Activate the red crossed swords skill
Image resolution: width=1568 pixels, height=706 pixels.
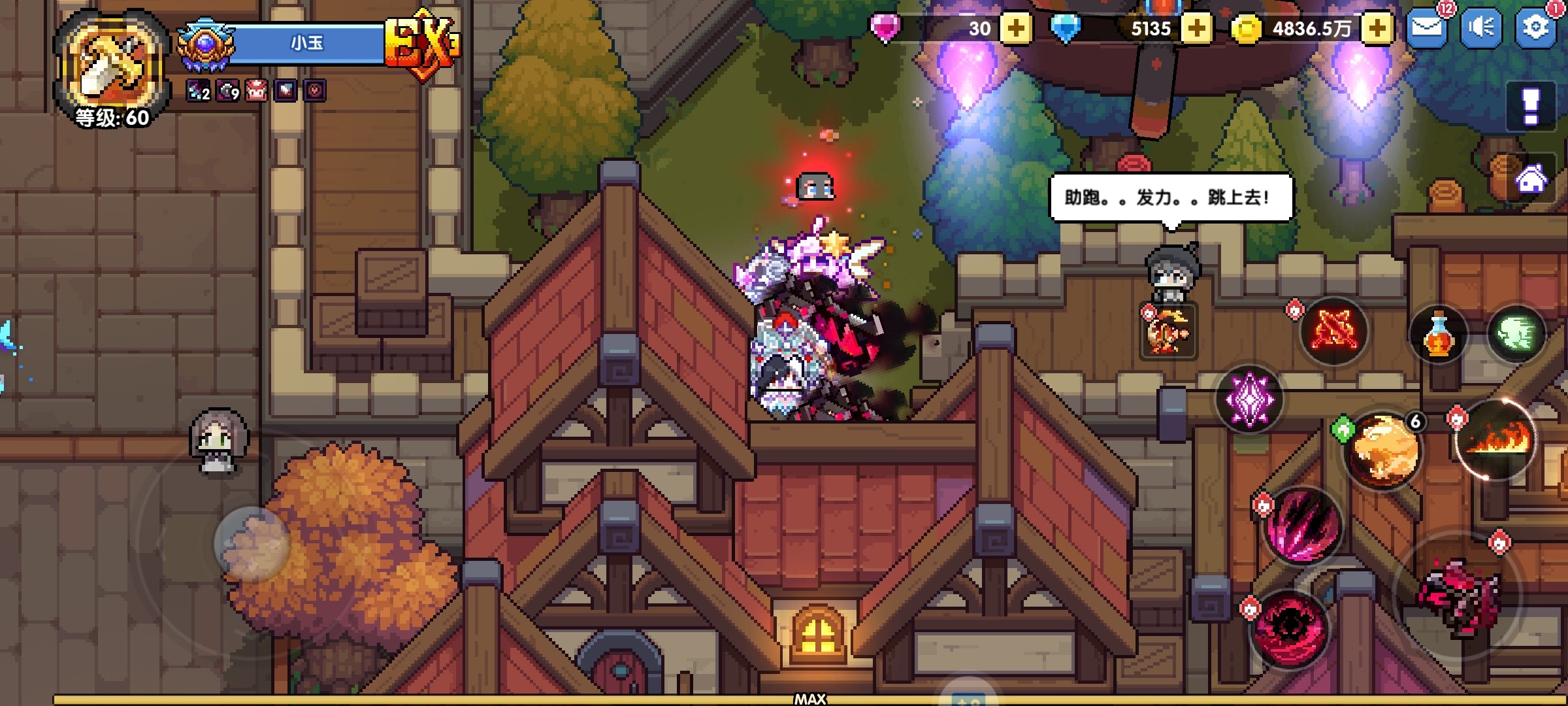click(x=1333, y=330)
